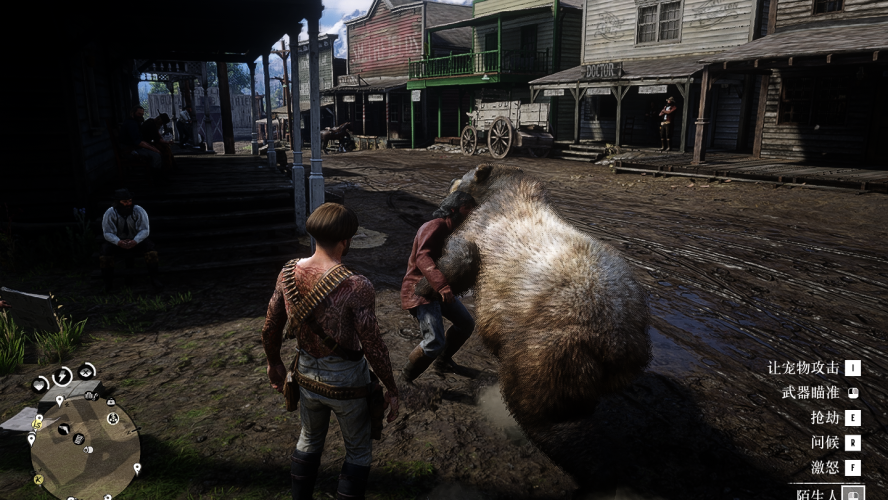Select the white-ringed marker on minimap
Screen dimensions: 888x500
coord(113,418)
